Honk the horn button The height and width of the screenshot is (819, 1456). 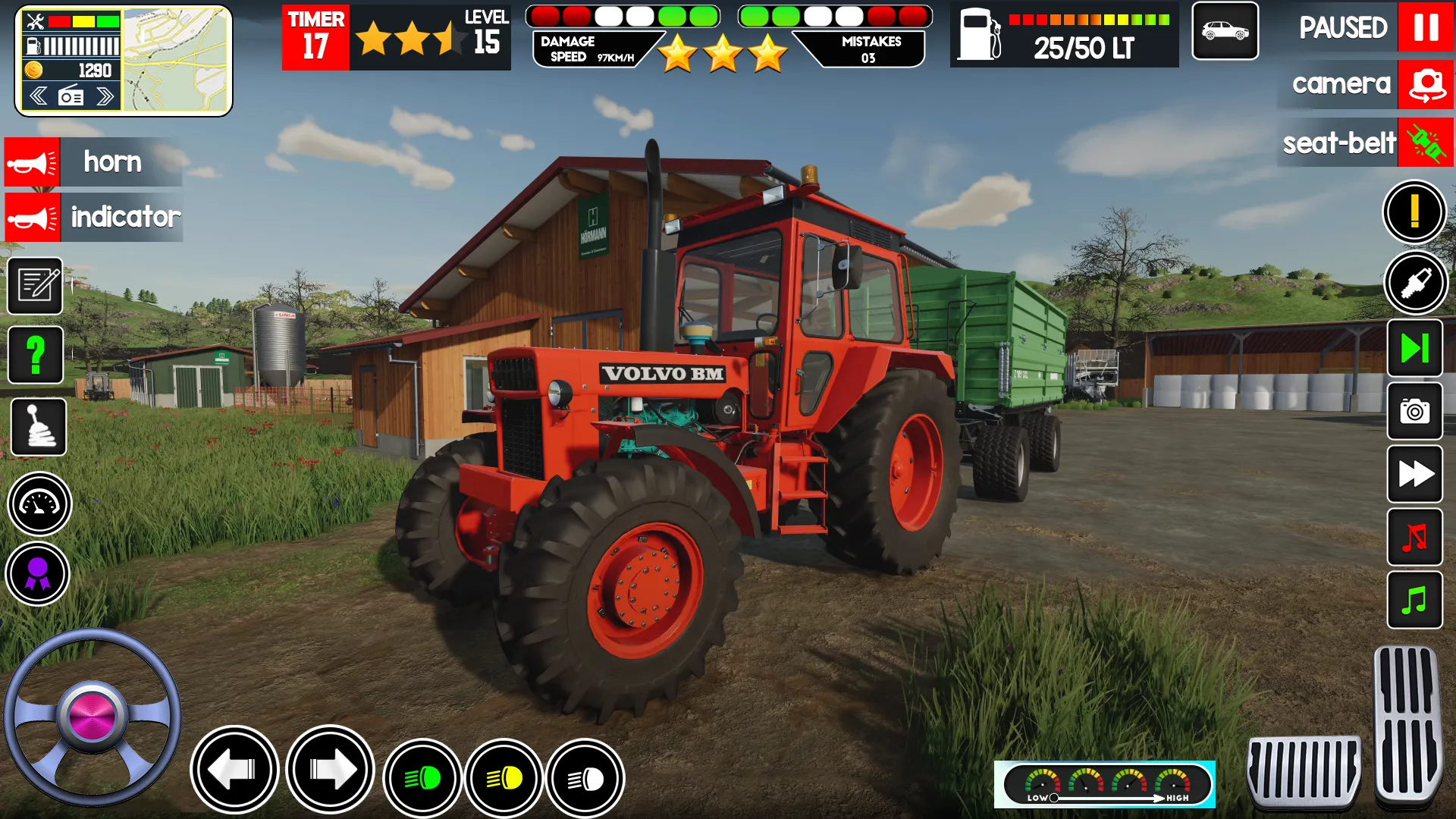point(32,162)
